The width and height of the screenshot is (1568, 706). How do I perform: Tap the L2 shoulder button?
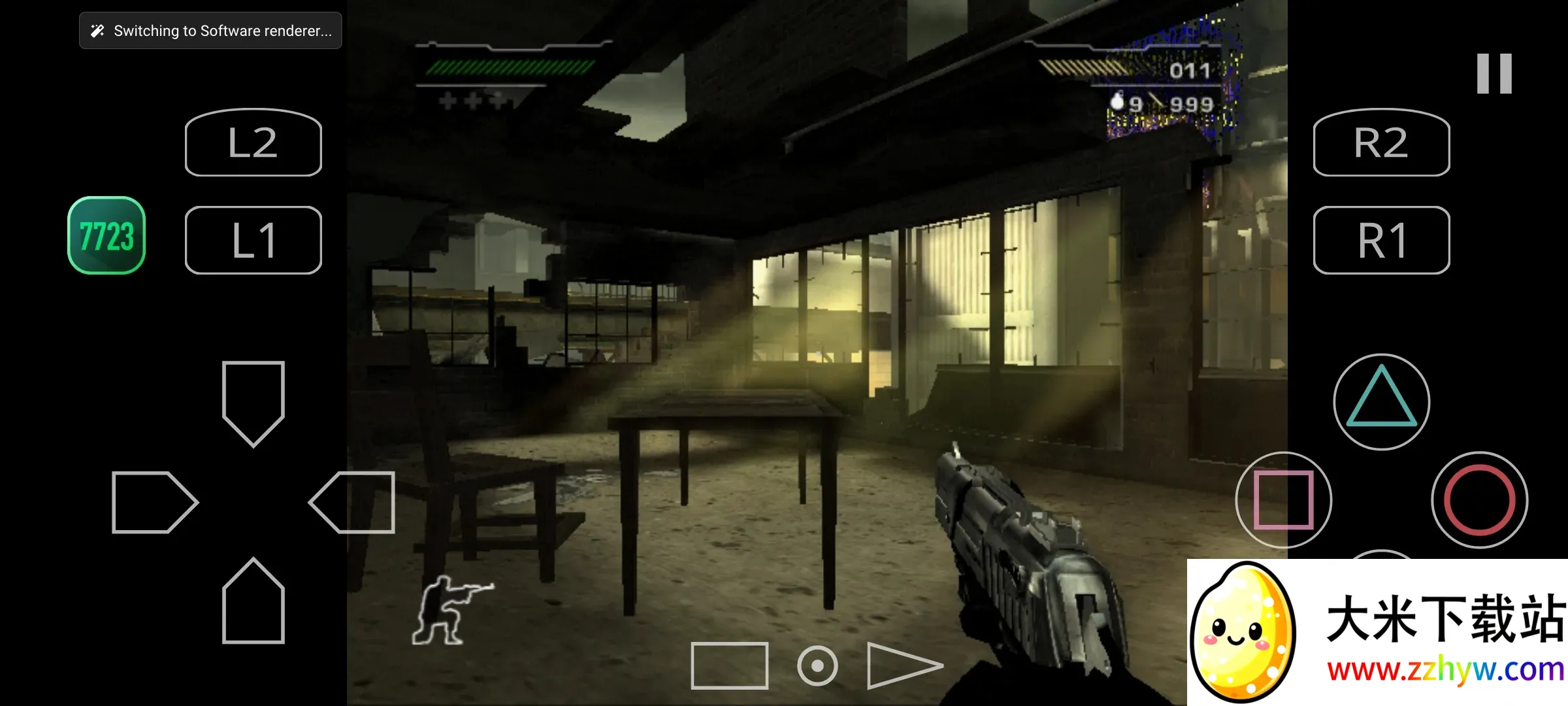pyautogui.click(x=253, y=143)
